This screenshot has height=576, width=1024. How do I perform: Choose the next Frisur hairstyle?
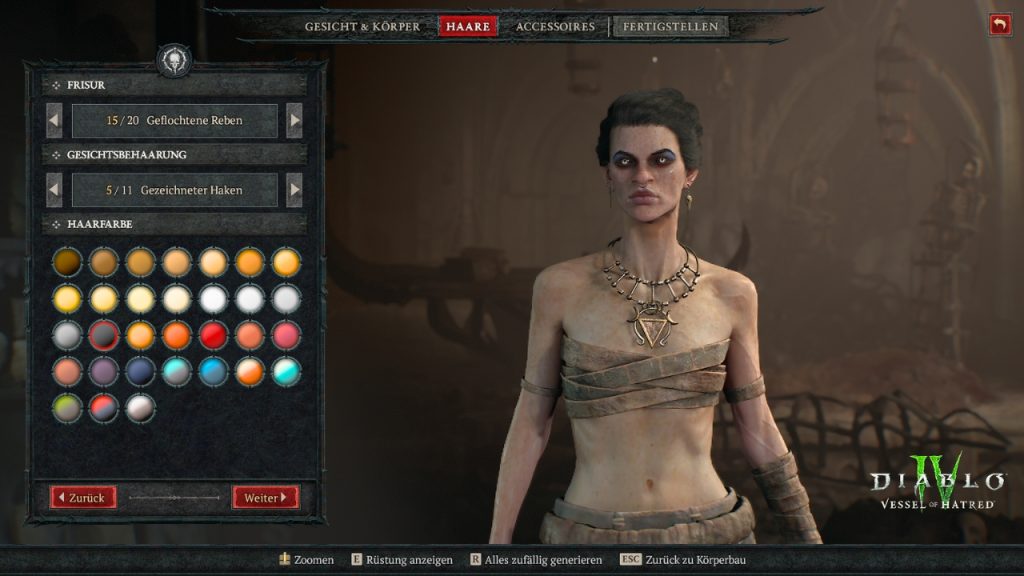[x=294, y=121]
